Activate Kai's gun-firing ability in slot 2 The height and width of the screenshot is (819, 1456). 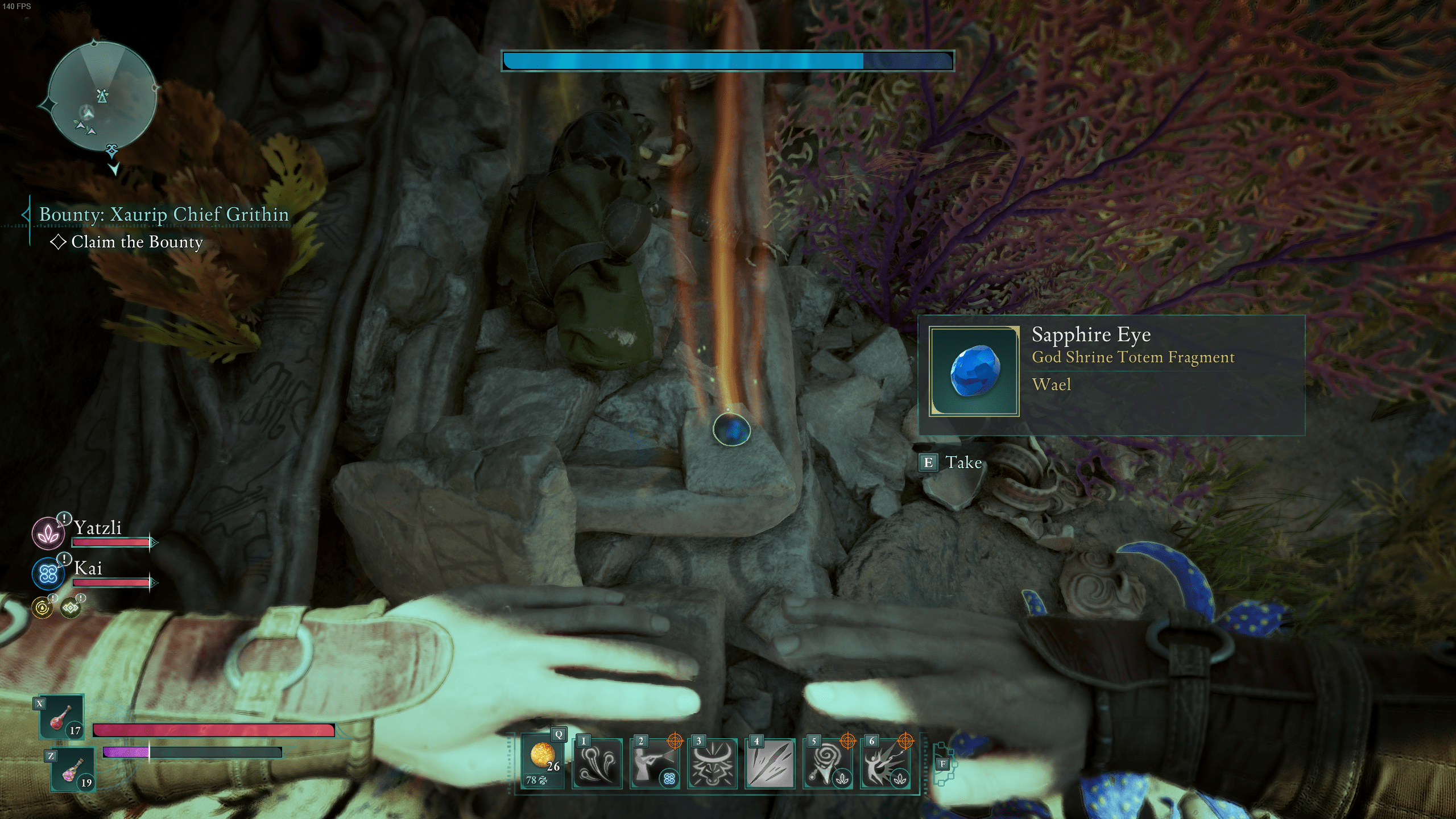[x=654, y=764]
